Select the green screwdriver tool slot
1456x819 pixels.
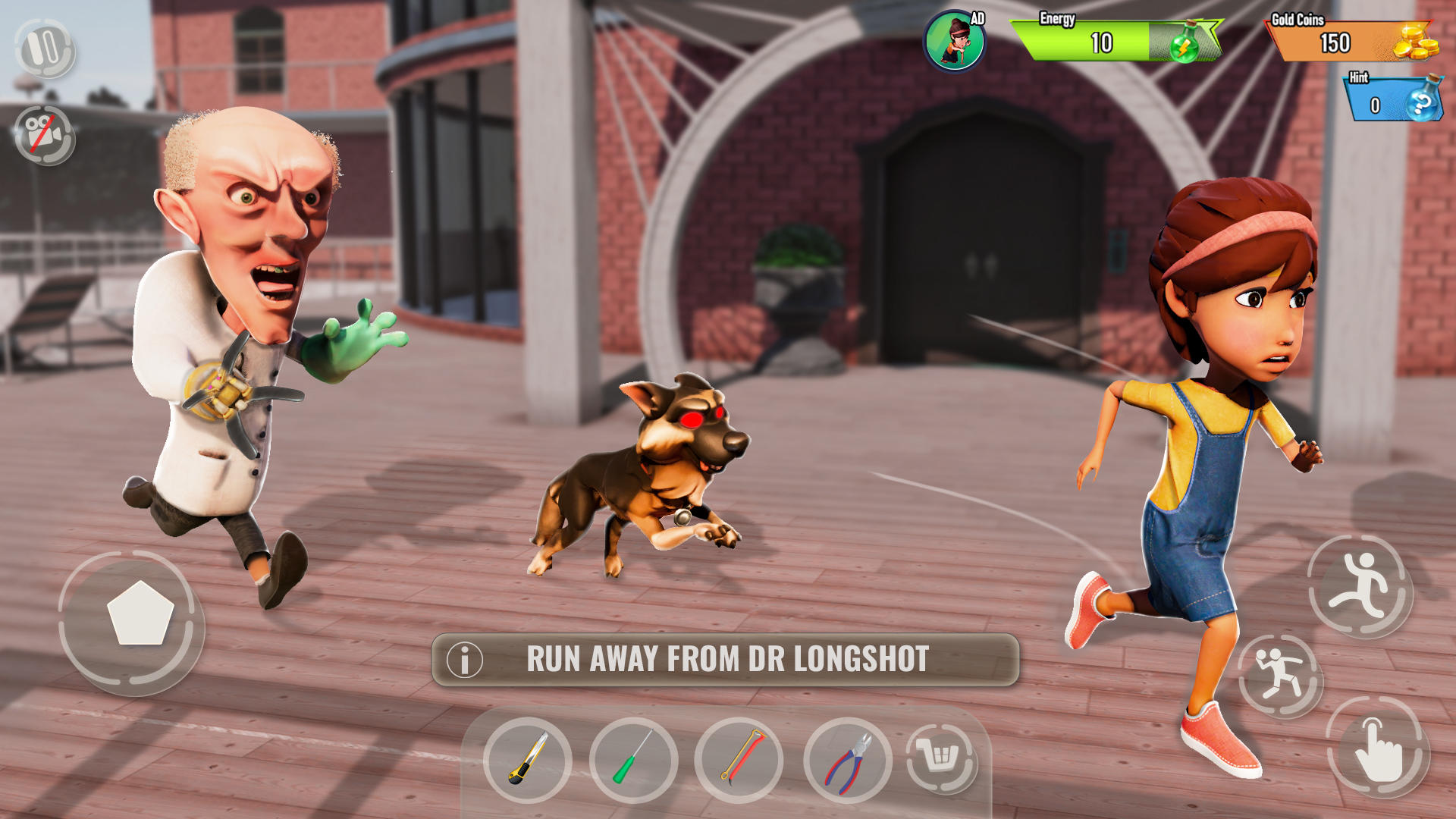633,759
